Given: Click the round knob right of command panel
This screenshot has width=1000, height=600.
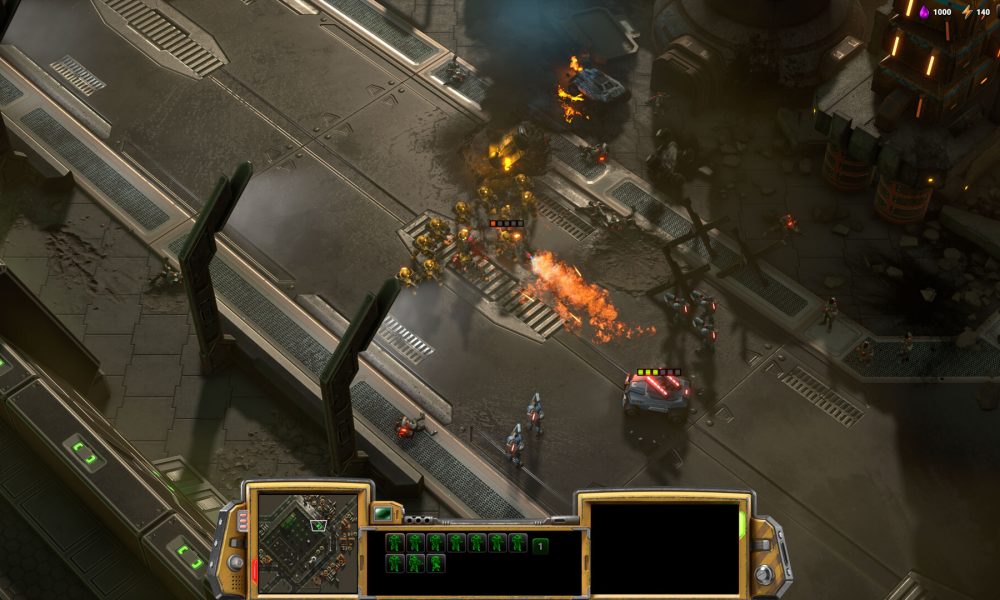Looking at the screenshot, I should click(765, 574).
